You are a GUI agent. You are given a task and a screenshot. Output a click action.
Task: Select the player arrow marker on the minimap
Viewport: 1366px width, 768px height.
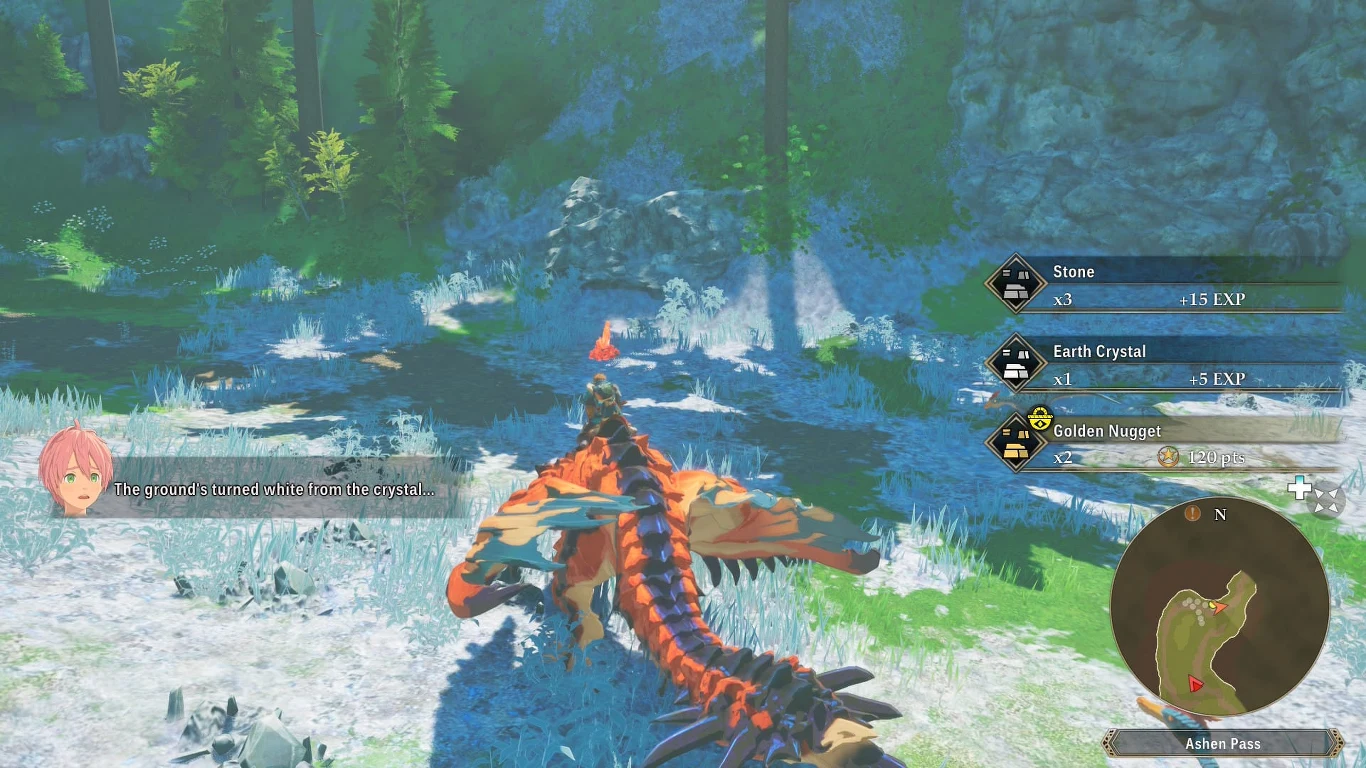tap(1220, 608)
